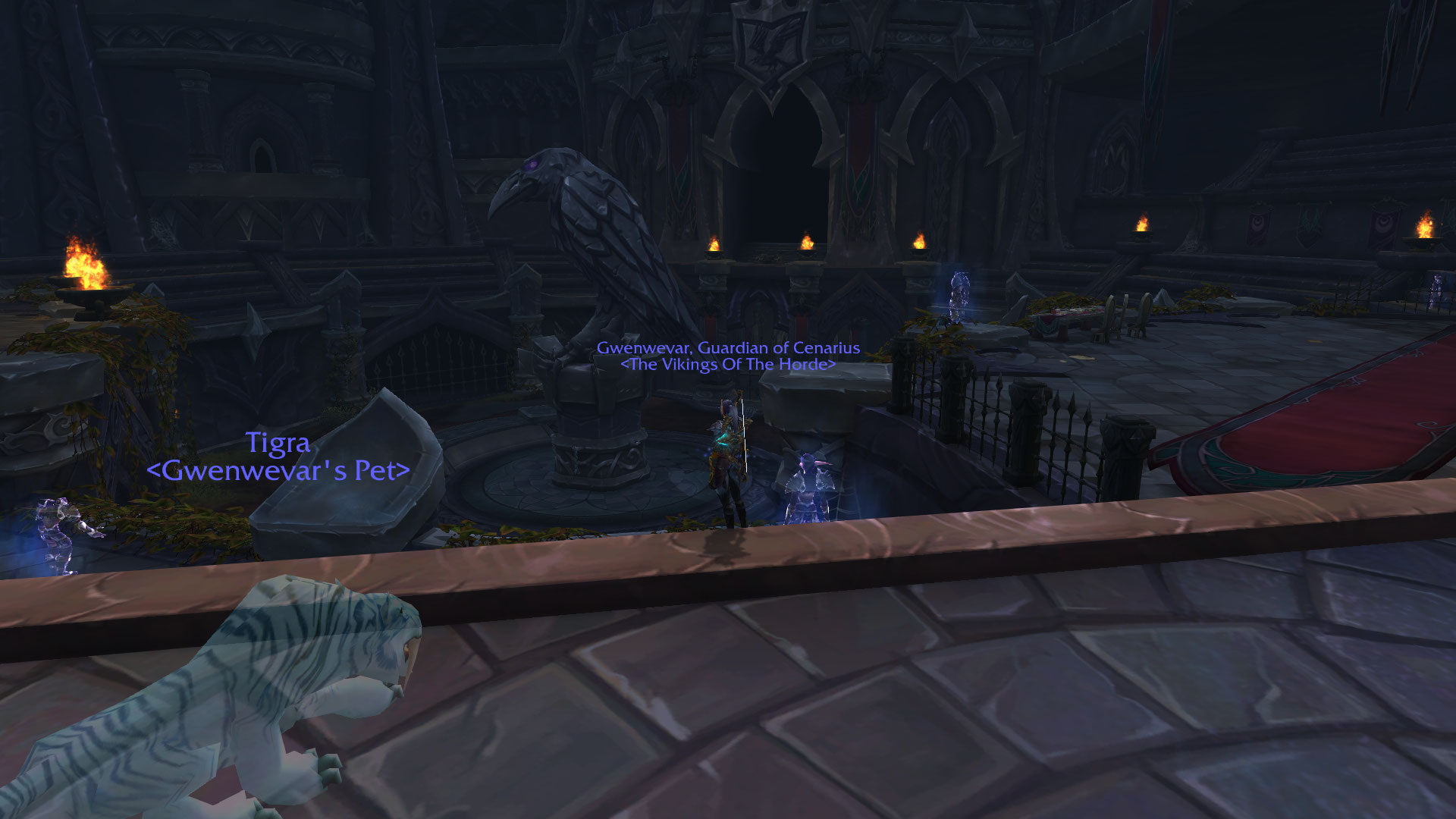Select the Tigra pet name label
The height and width of the screenshot is (819, 1456).
(x=278, y=444)
